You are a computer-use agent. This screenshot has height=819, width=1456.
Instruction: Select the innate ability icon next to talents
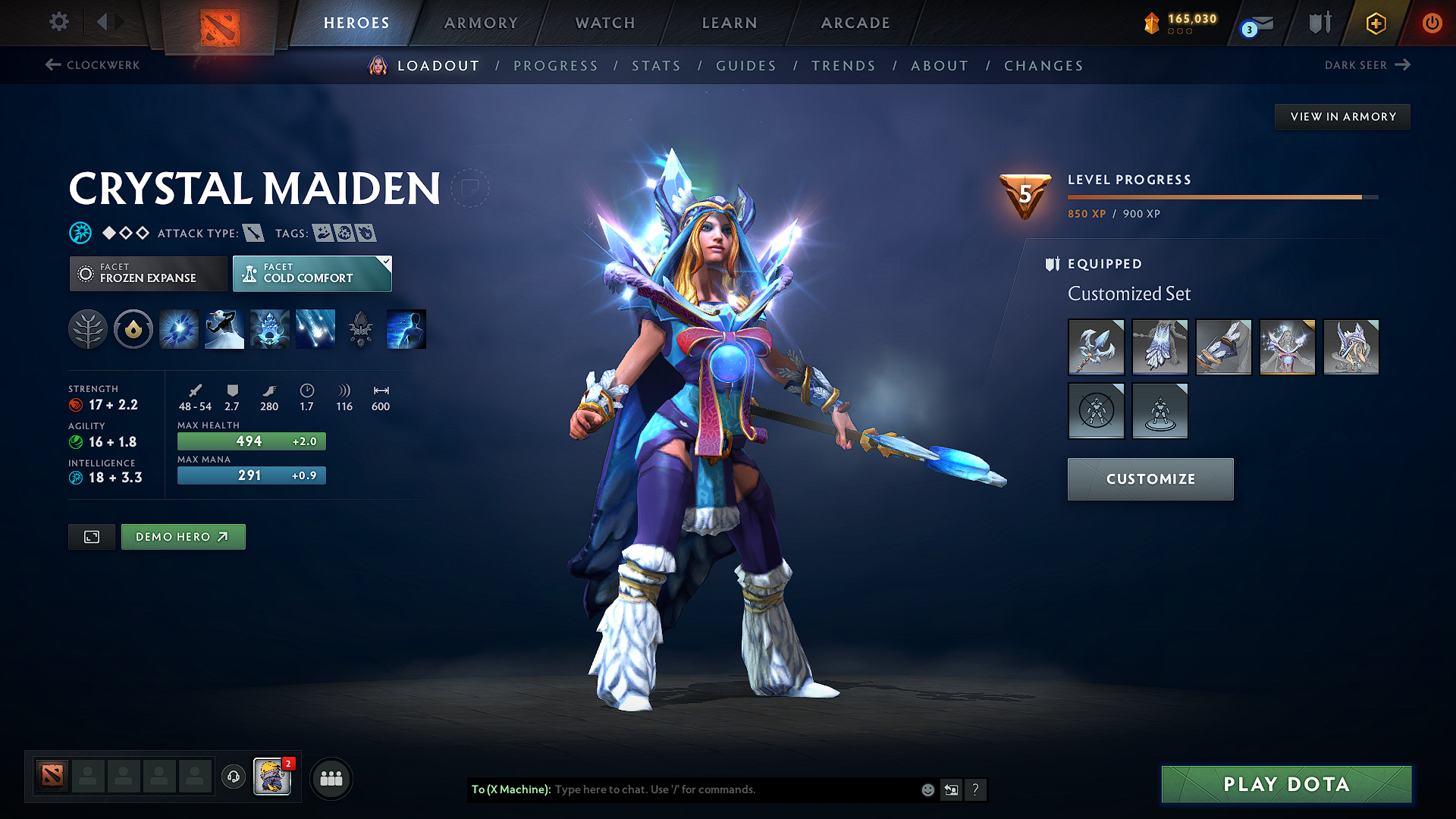click(x=133, y=328)
